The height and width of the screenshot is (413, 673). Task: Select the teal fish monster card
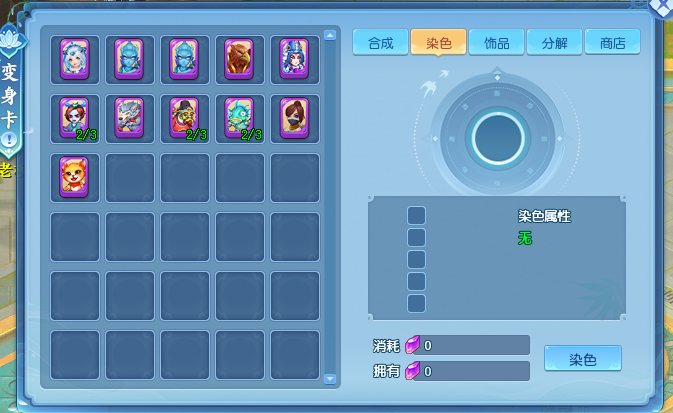coord(239,118)
